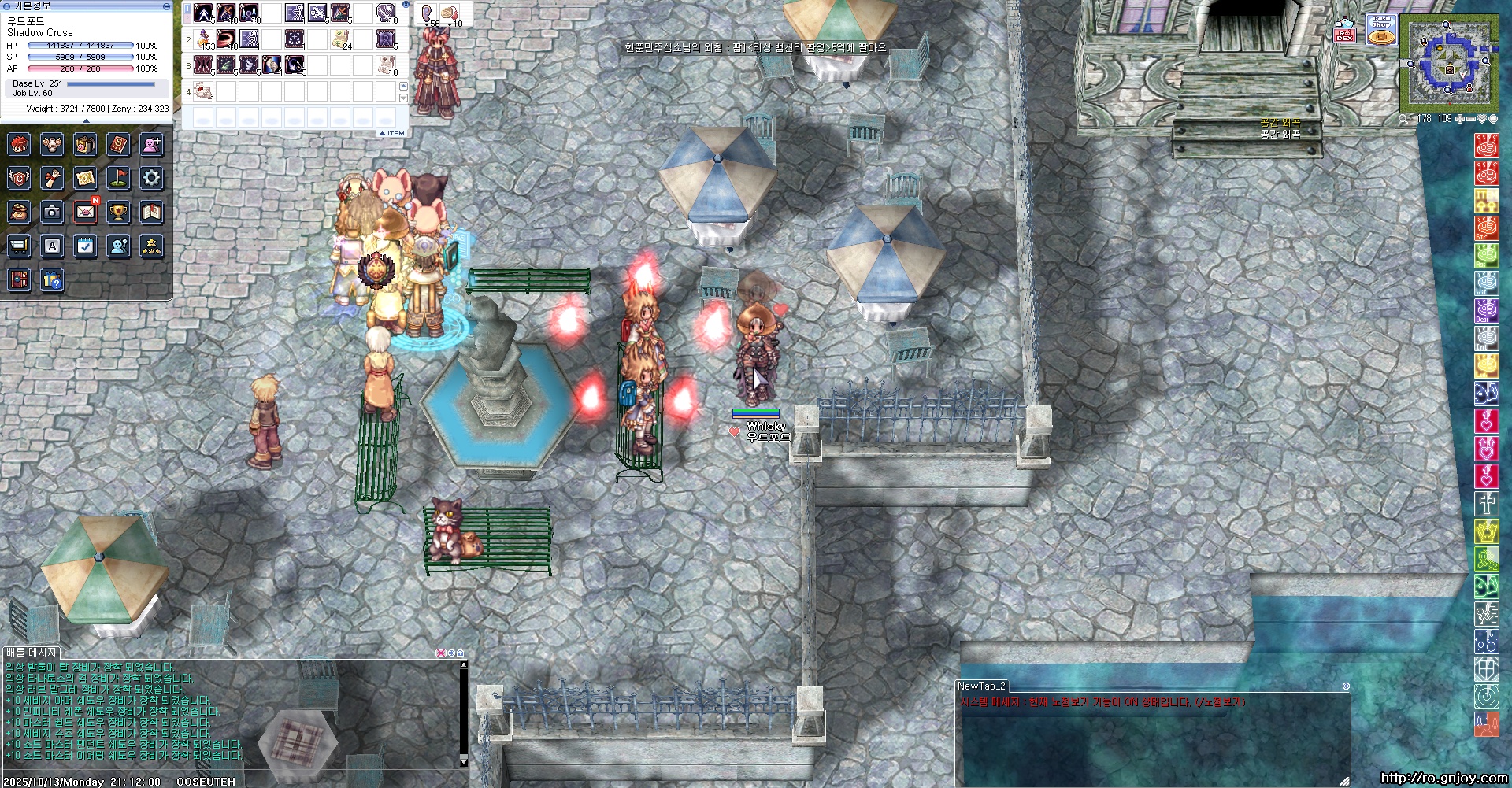Open the trophy achievements icon
This screenshot has width=1512, height=788.
(118, 212)
